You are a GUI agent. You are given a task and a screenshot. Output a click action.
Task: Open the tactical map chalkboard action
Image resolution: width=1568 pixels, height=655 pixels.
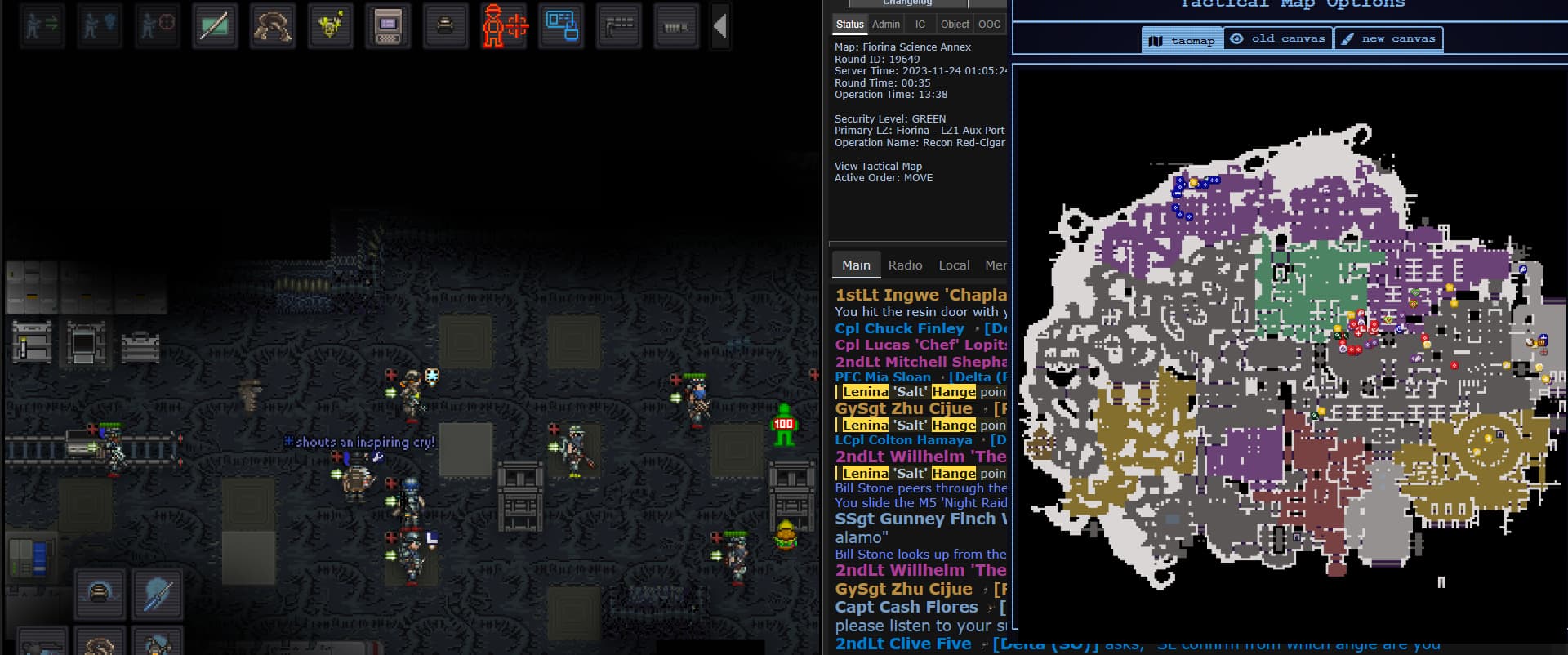click(215, 26)
